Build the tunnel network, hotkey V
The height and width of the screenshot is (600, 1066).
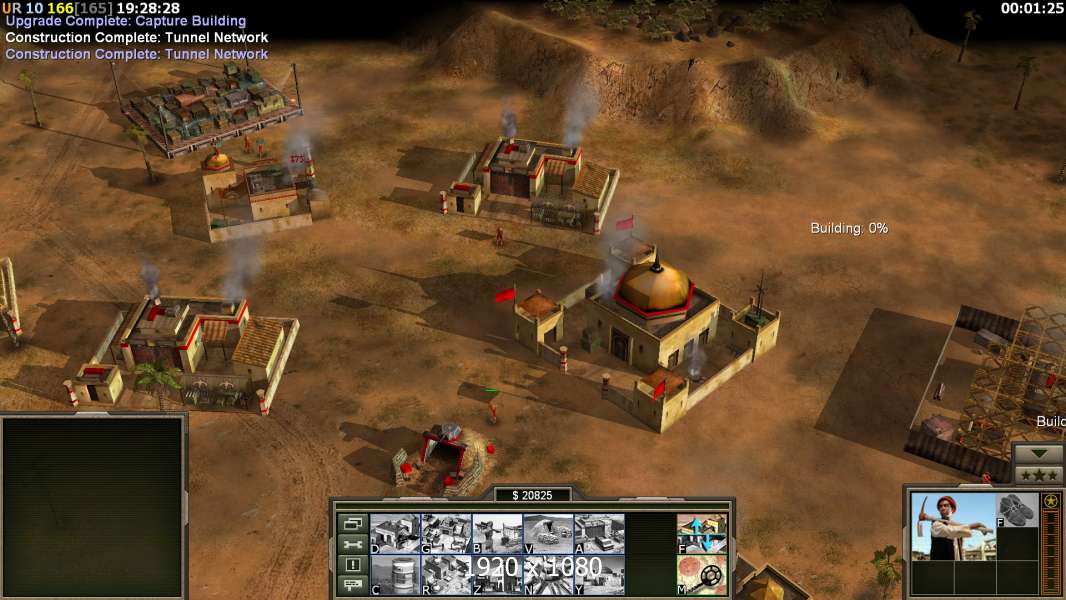[548, 533]
